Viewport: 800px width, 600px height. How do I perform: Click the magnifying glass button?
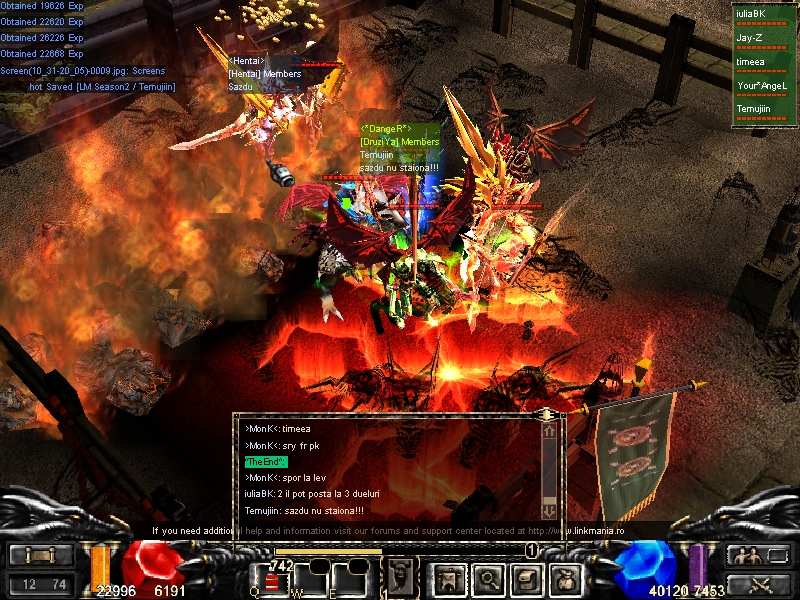point(488,579)
